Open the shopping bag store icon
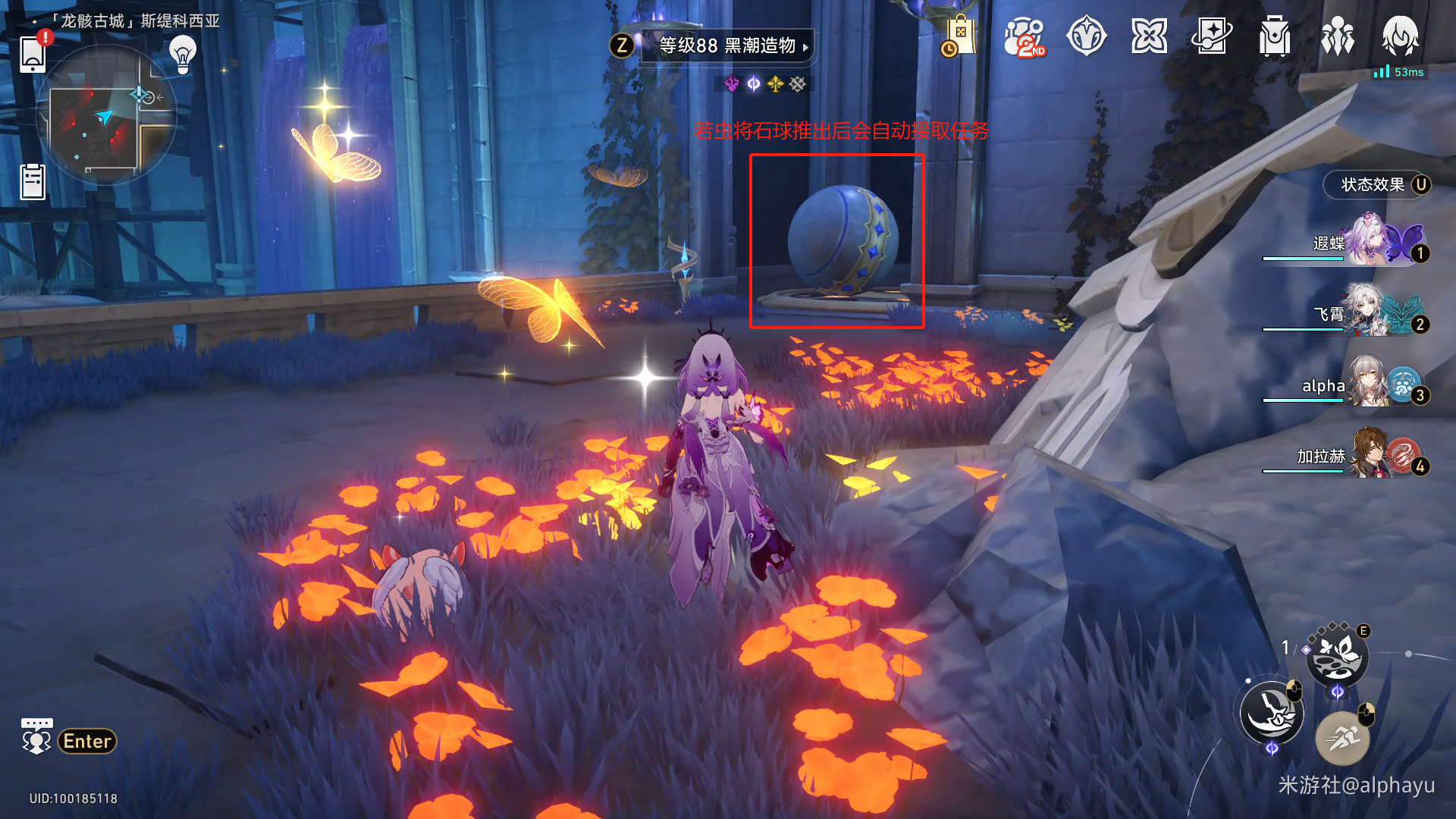1456x819 pixels. click(x=960, y=36)
